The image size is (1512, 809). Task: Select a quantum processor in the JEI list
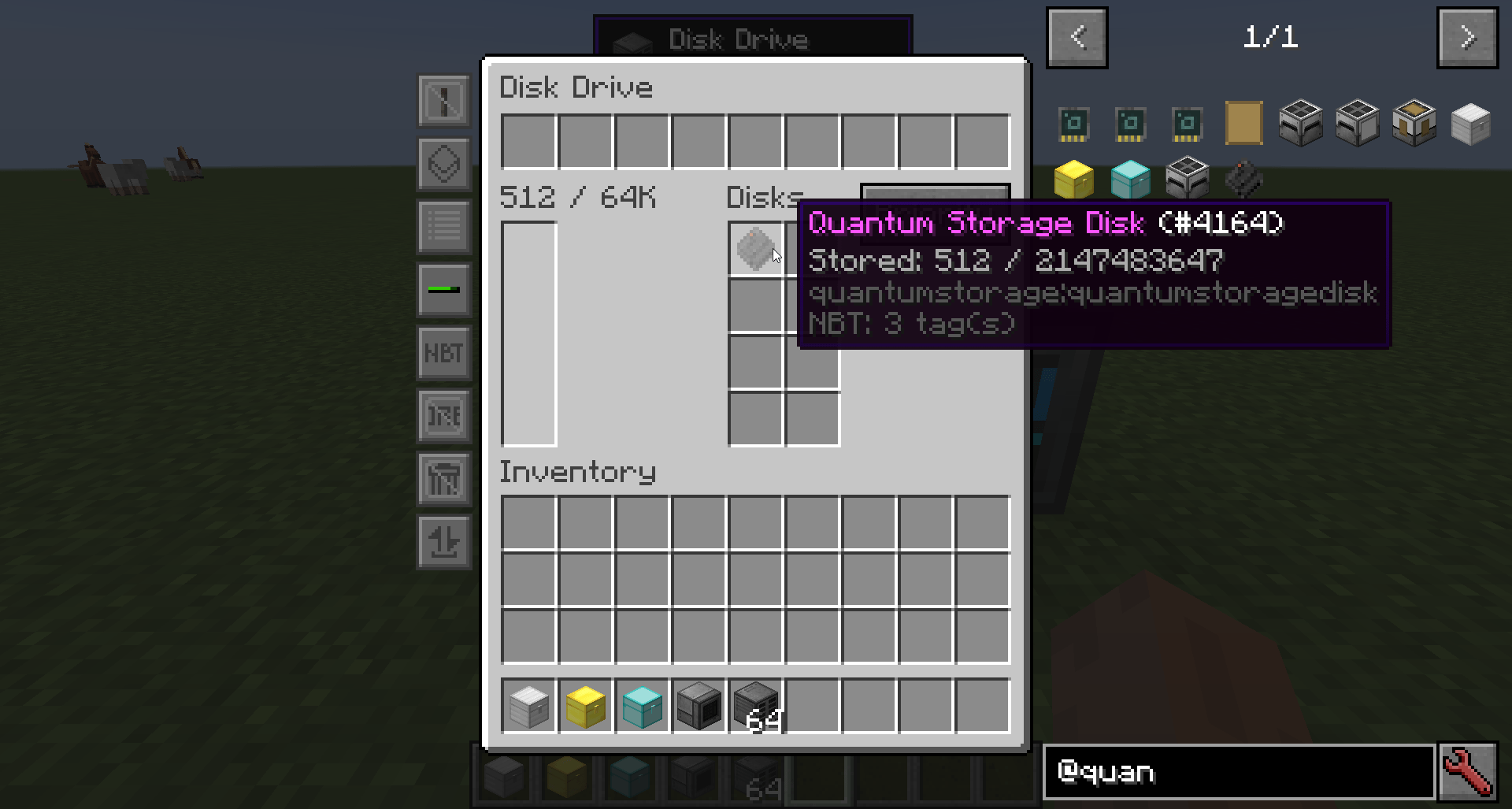[x=1075, y=124]
